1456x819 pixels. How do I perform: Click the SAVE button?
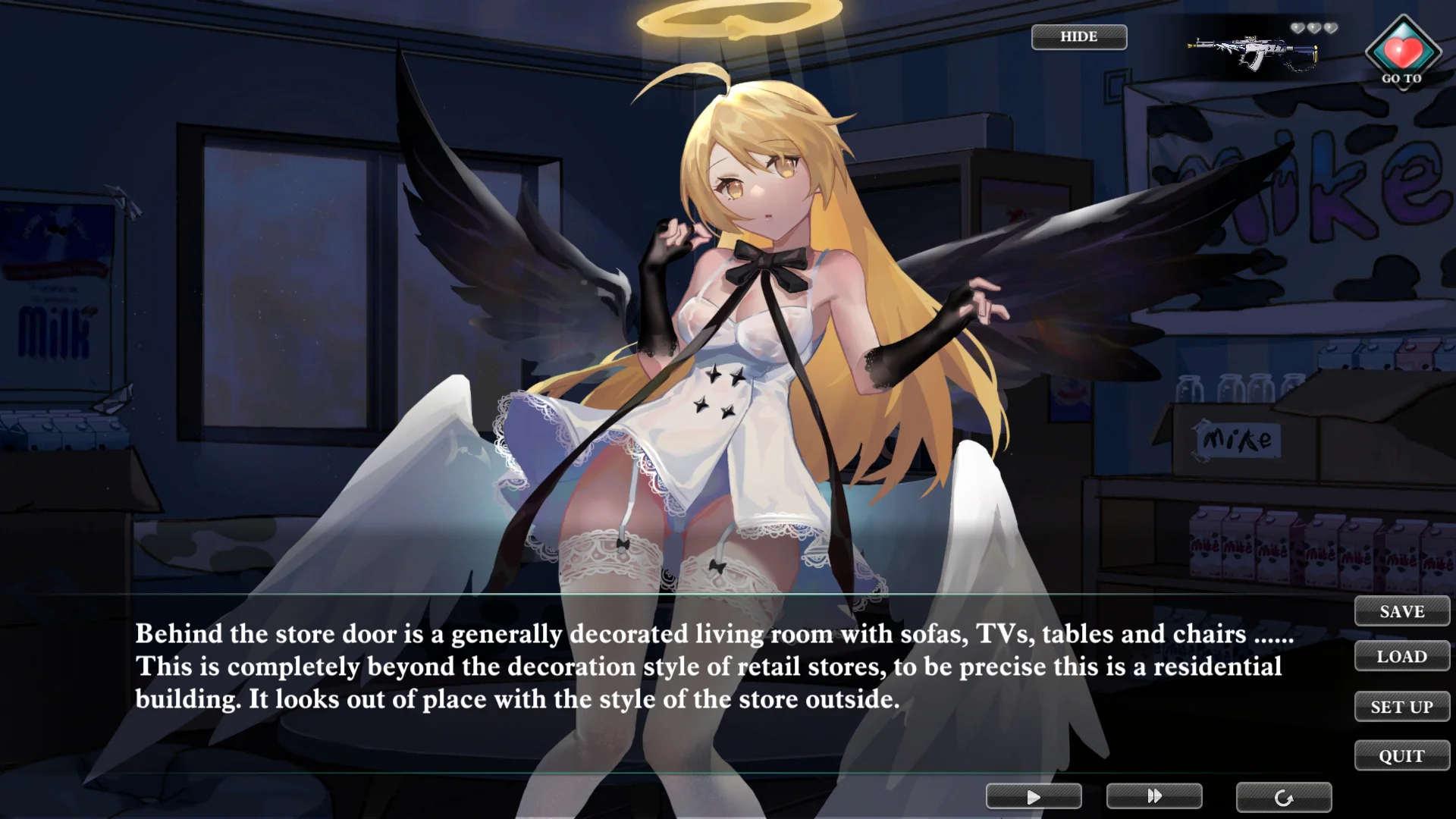(x=1401, y=611)
